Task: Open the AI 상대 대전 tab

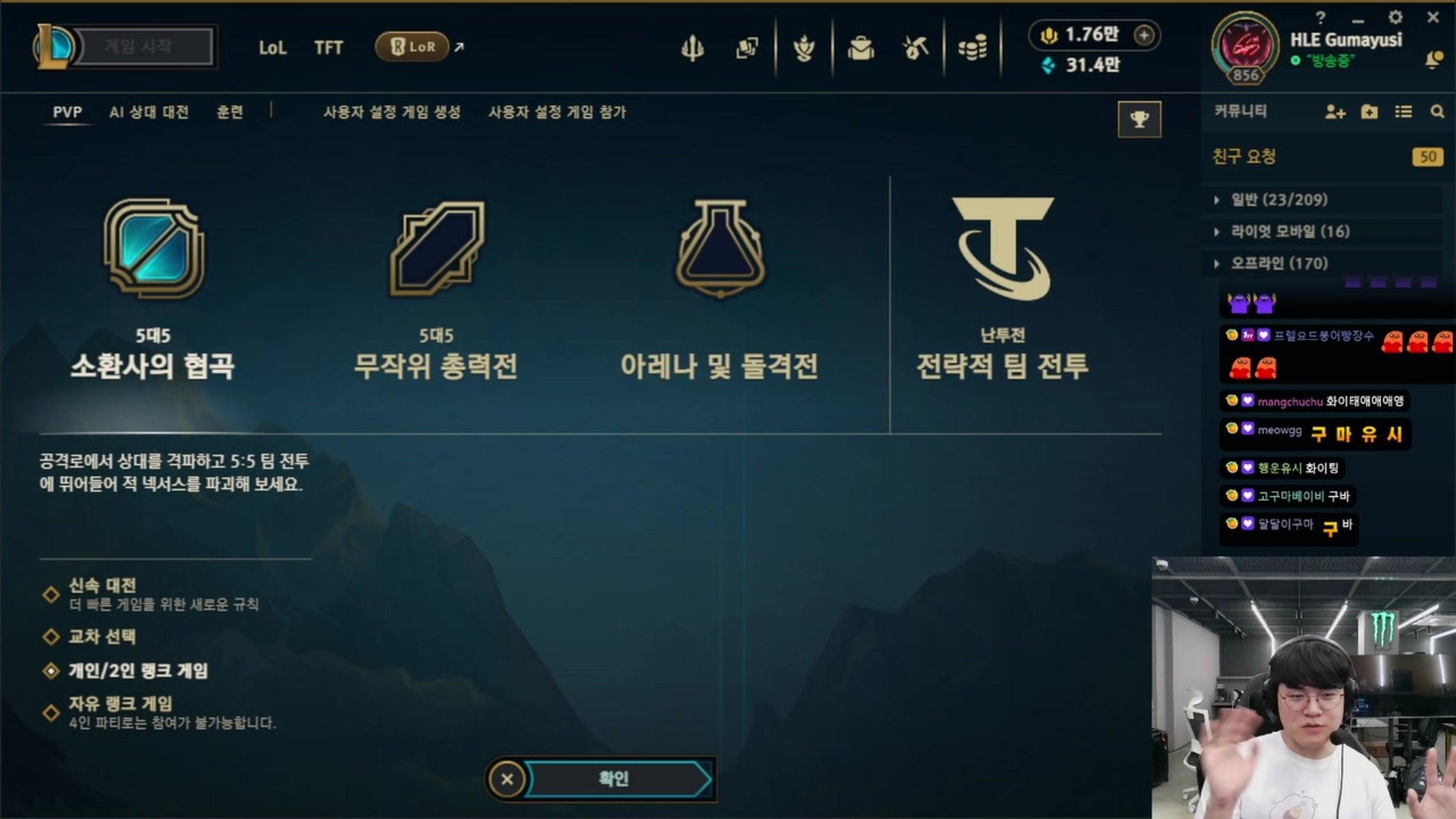Action: coord(150,112)
